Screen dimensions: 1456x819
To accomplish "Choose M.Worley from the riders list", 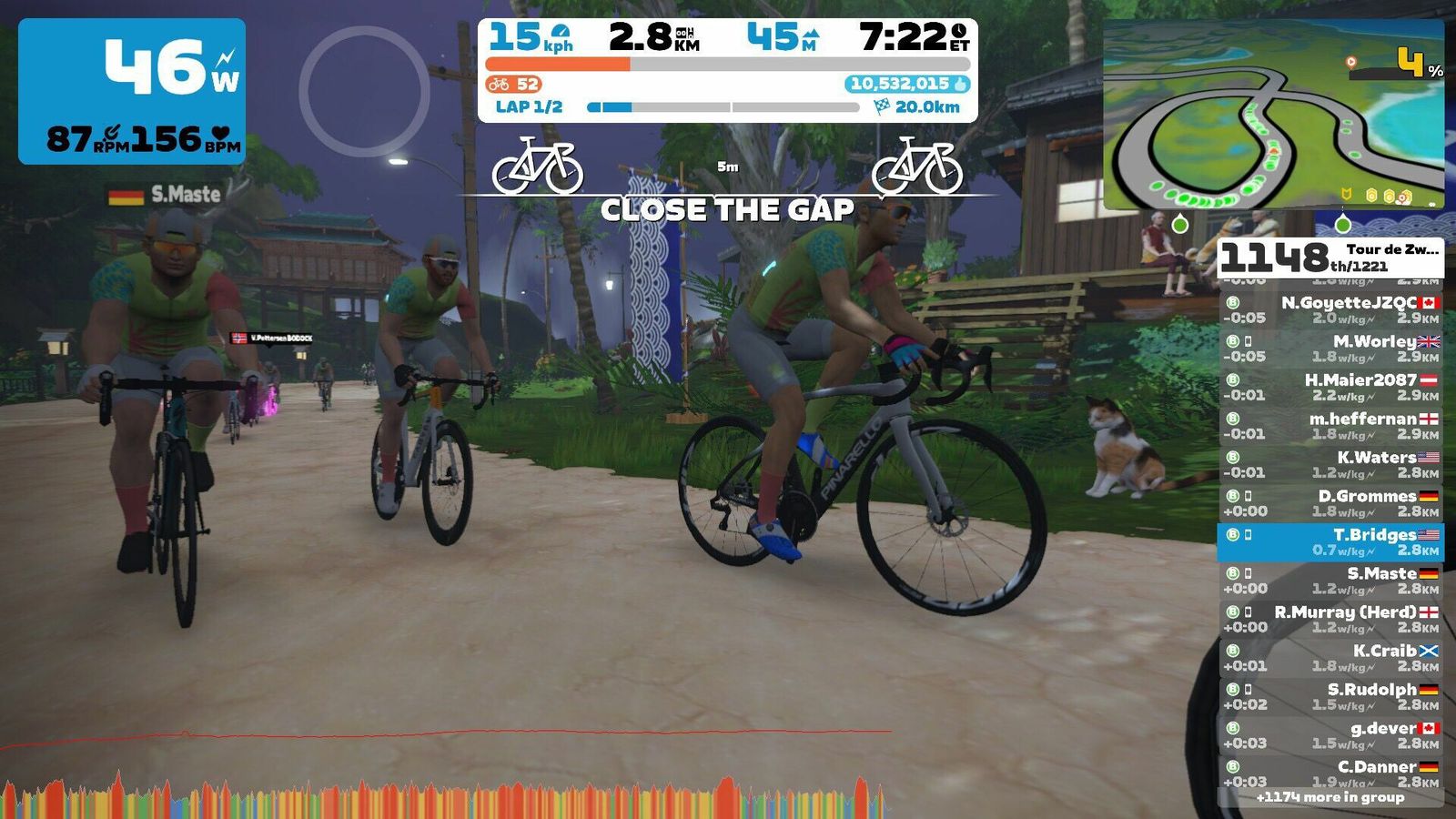I will click(1330, 349).
